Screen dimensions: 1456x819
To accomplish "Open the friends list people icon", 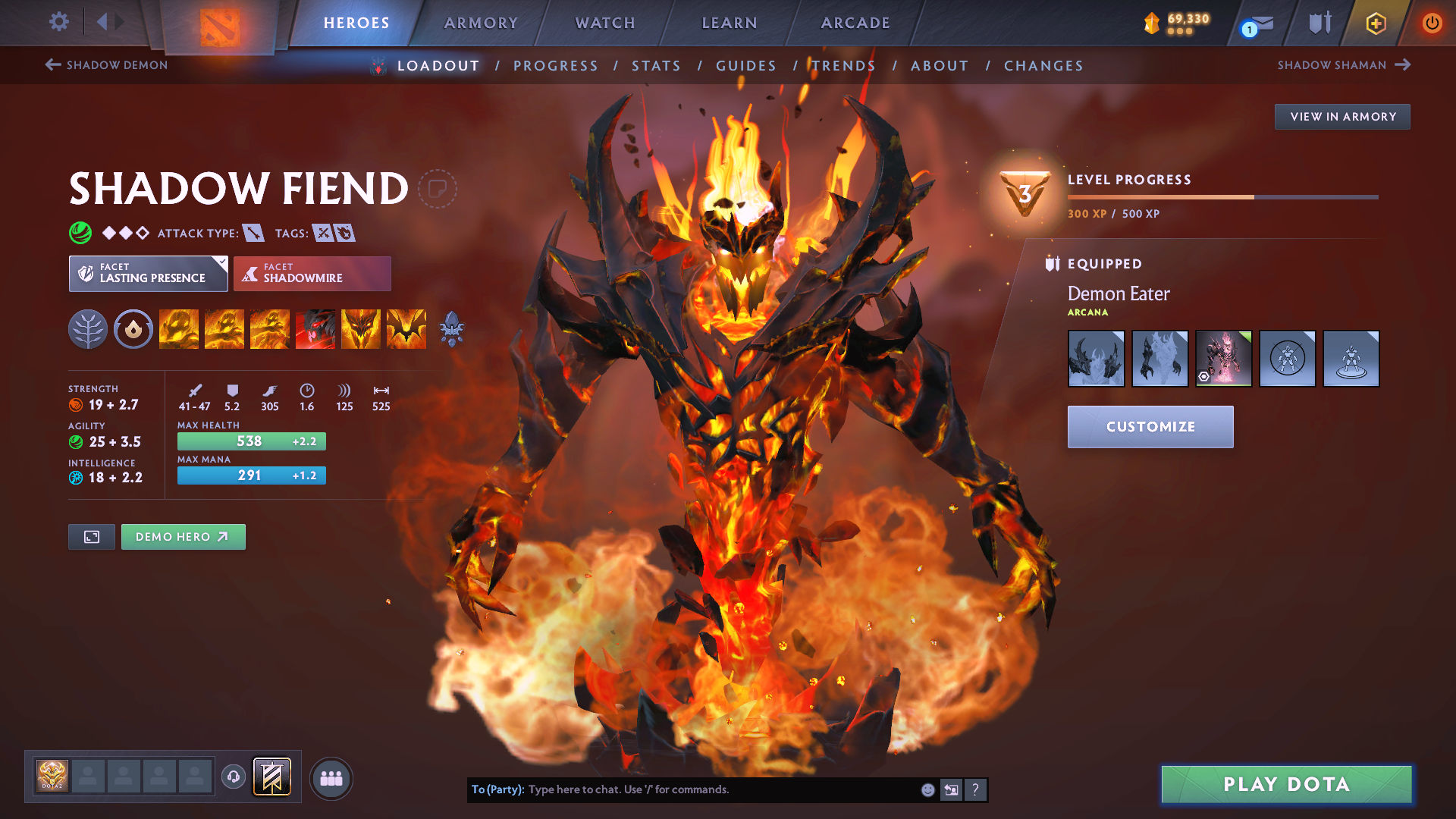I will [x=331, y=777].
